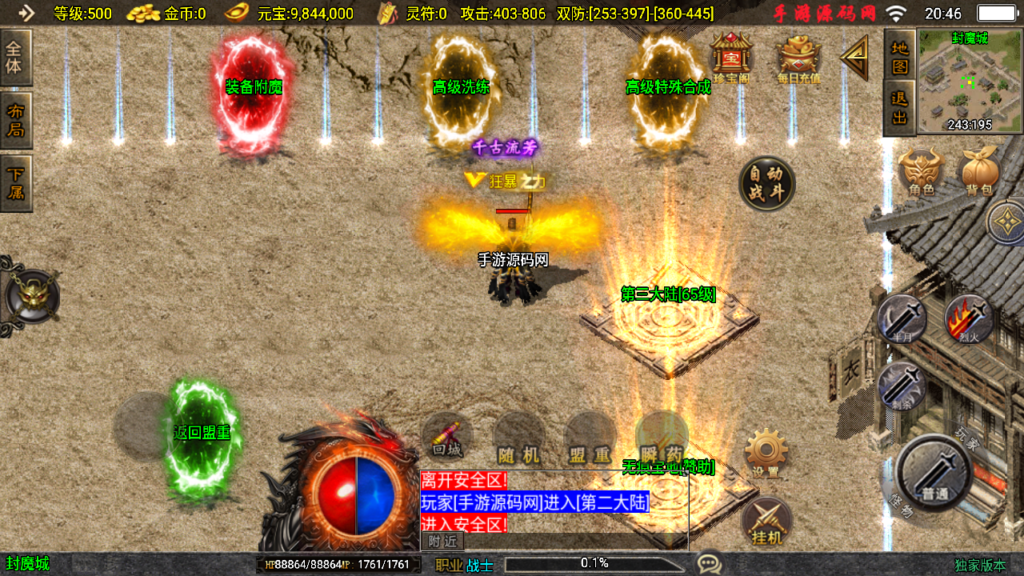The image size is (1024, 576).
Task: Select the 布局 layout tab
Action: point(17,120)
